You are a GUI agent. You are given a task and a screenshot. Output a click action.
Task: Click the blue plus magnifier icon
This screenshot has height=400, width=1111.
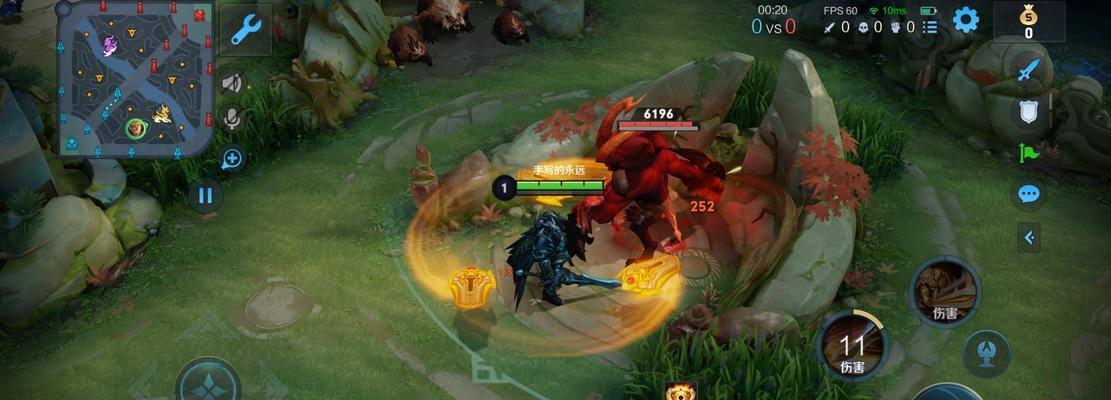[232, 158]
